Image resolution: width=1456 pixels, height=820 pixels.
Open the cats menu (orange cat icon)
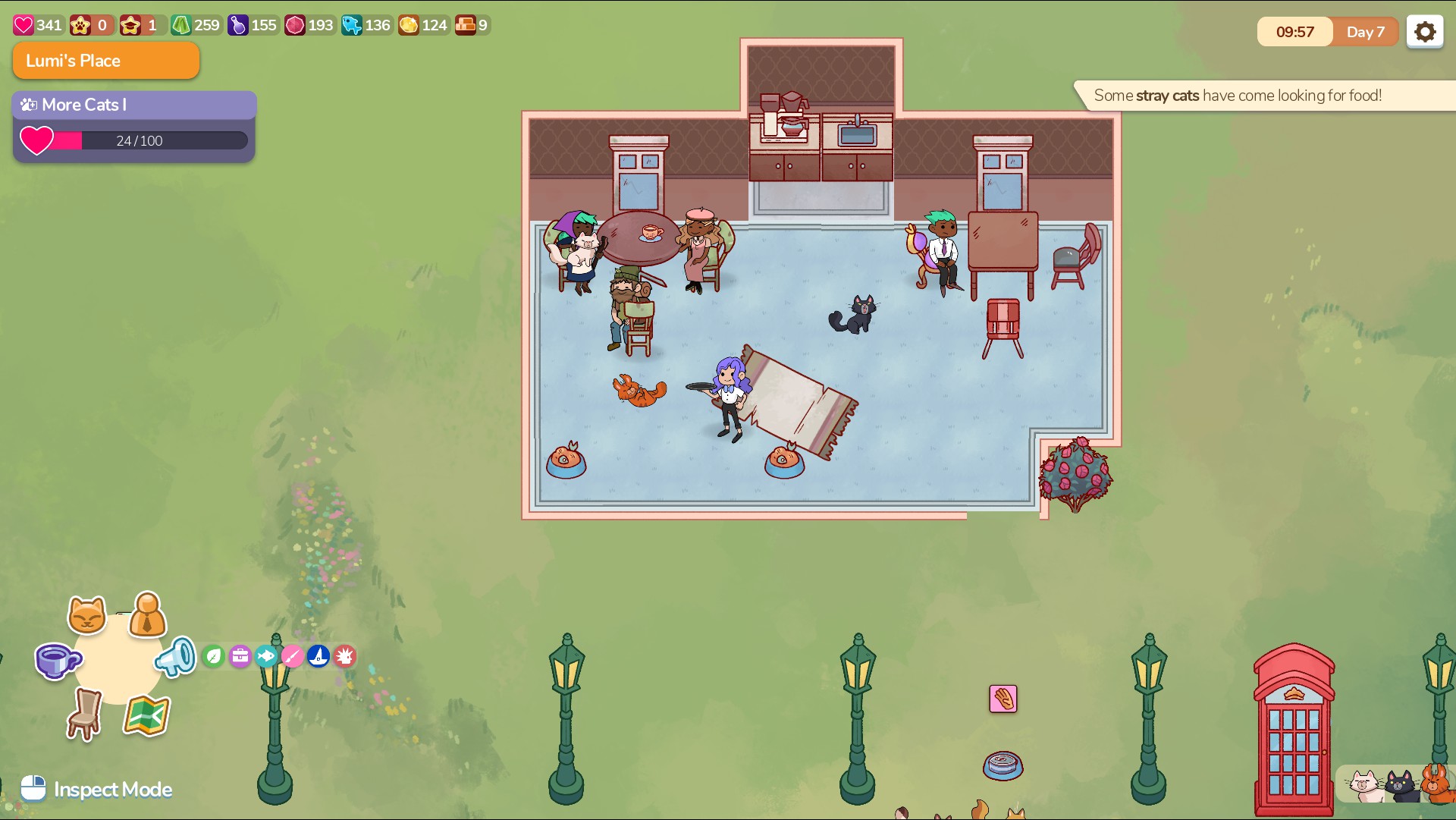point(87,614)
